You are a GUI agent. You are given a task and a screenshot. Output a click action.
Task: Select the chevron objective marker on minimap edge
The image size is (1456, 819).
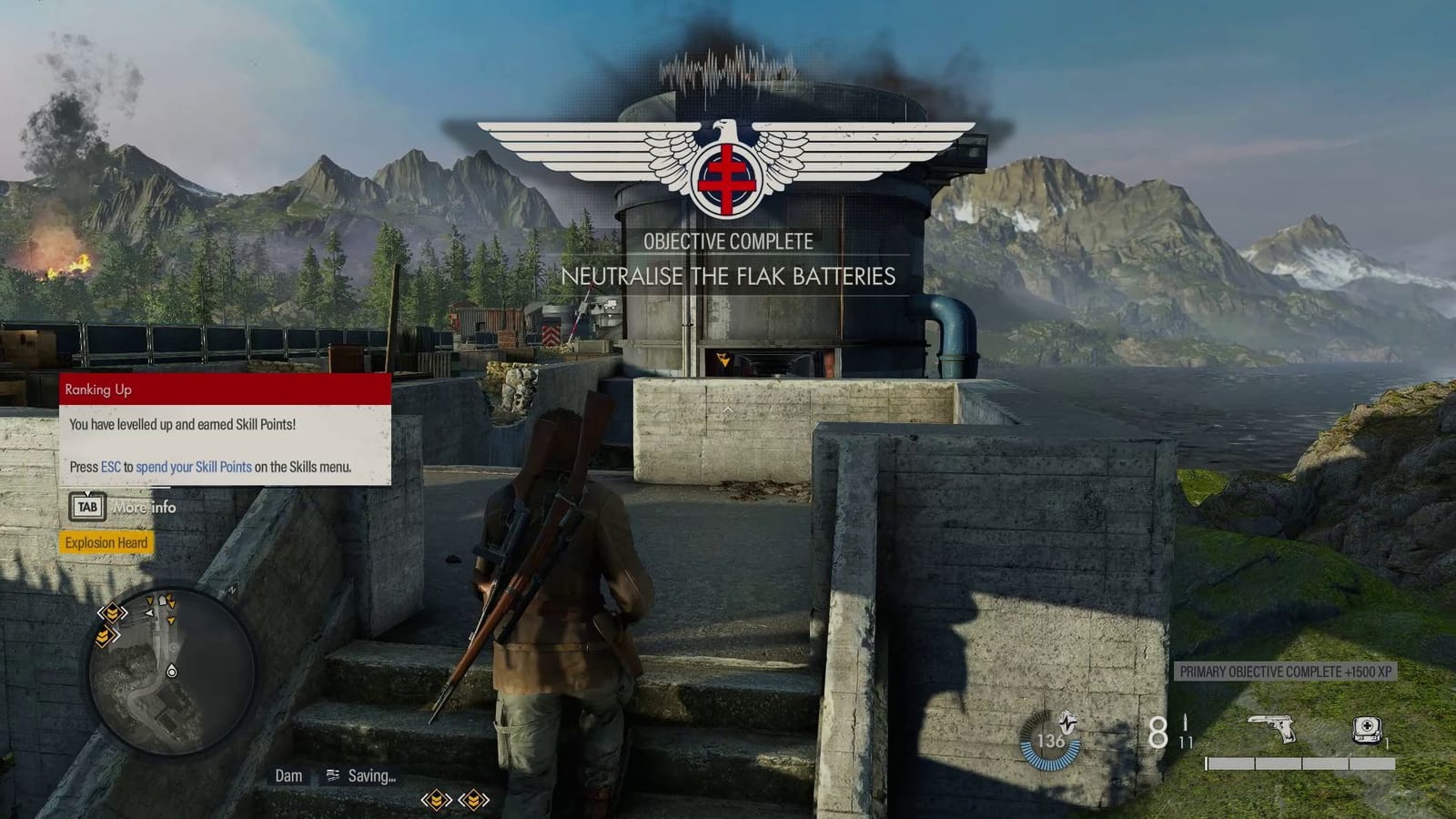tap(112, 614)
